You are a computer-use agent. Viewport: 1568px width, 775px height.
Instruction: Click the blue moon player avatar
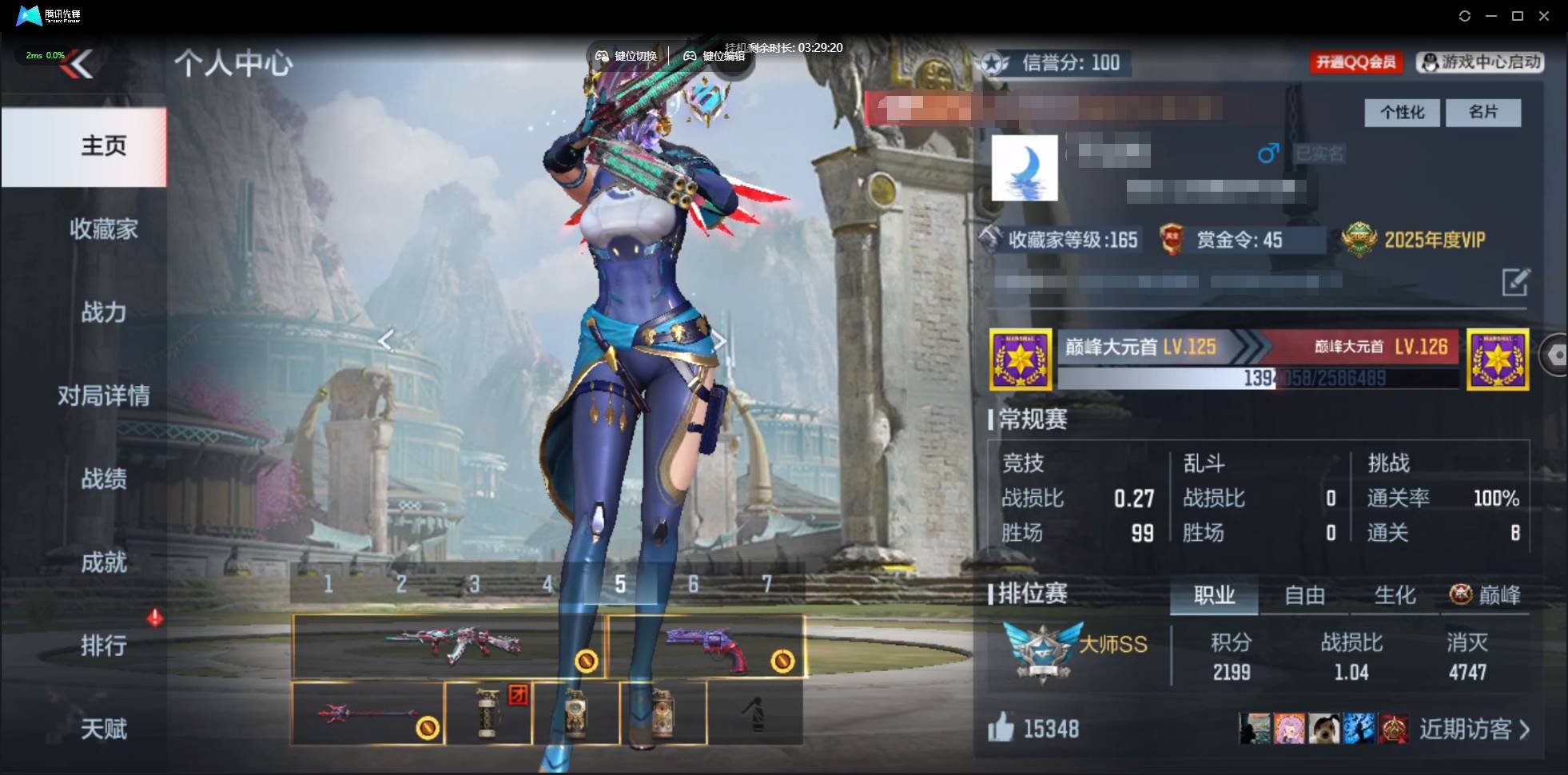[1025, 167]
